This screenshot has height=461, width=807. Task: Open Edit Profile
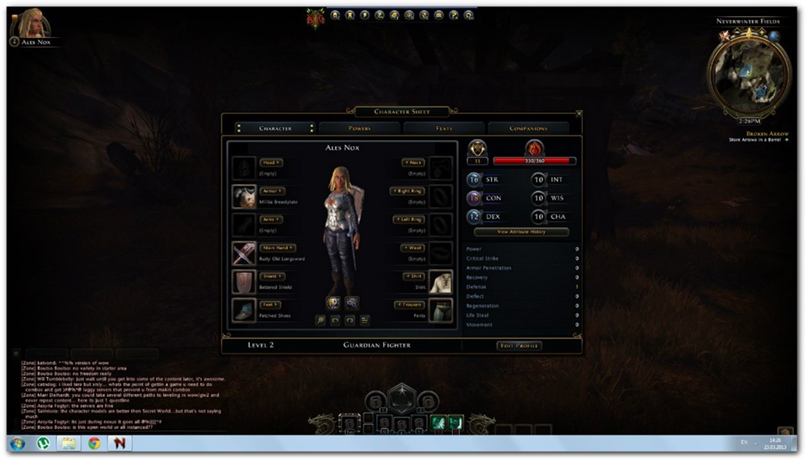click(x=519, y=346)
